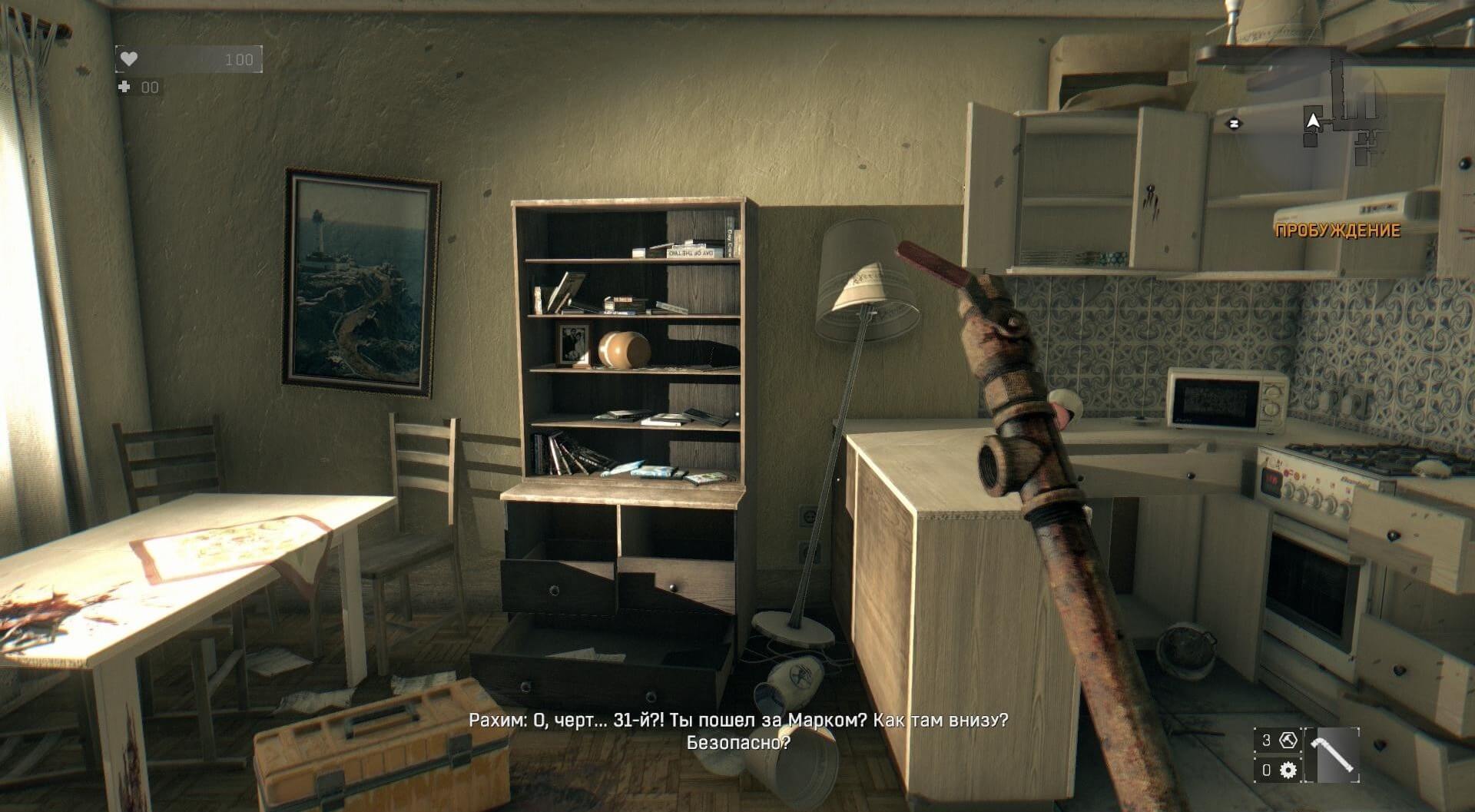This screenshot has height=812, width=1475.
Task: Select the hexagonal throwable weapon icon
Action: point(1288,741)
